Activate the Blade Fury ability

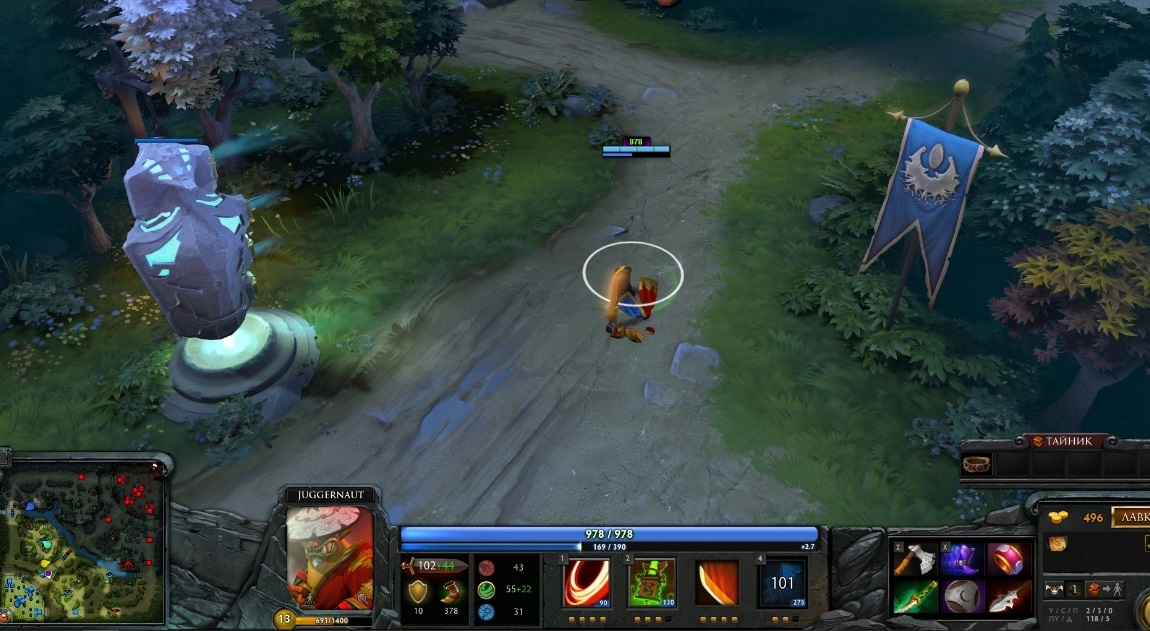coord(587,582)
